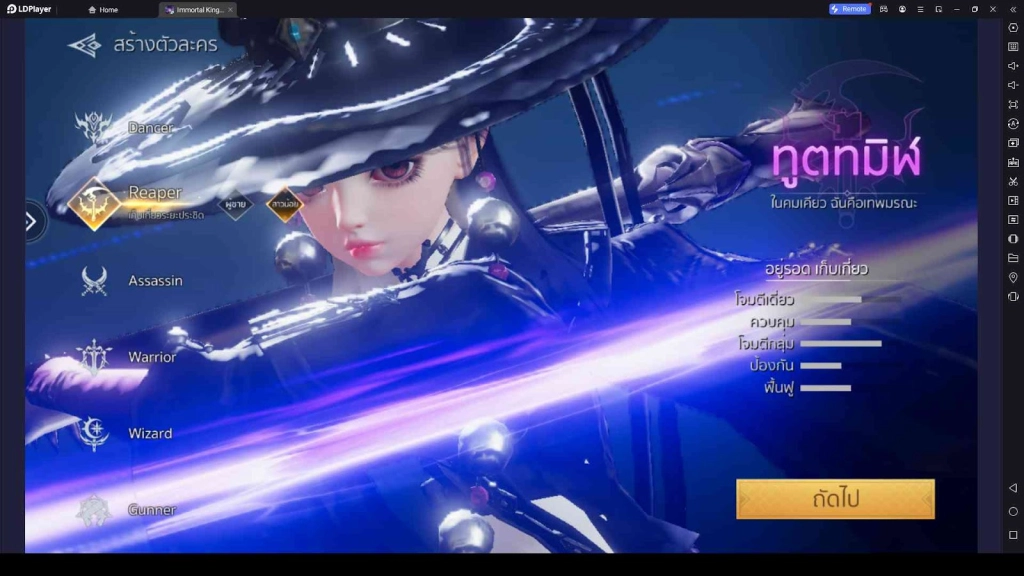Viewport: 1024px width, 576px height.
Task: Choose the young girl (สาวน้อย) body type
Action: point(285,204)
